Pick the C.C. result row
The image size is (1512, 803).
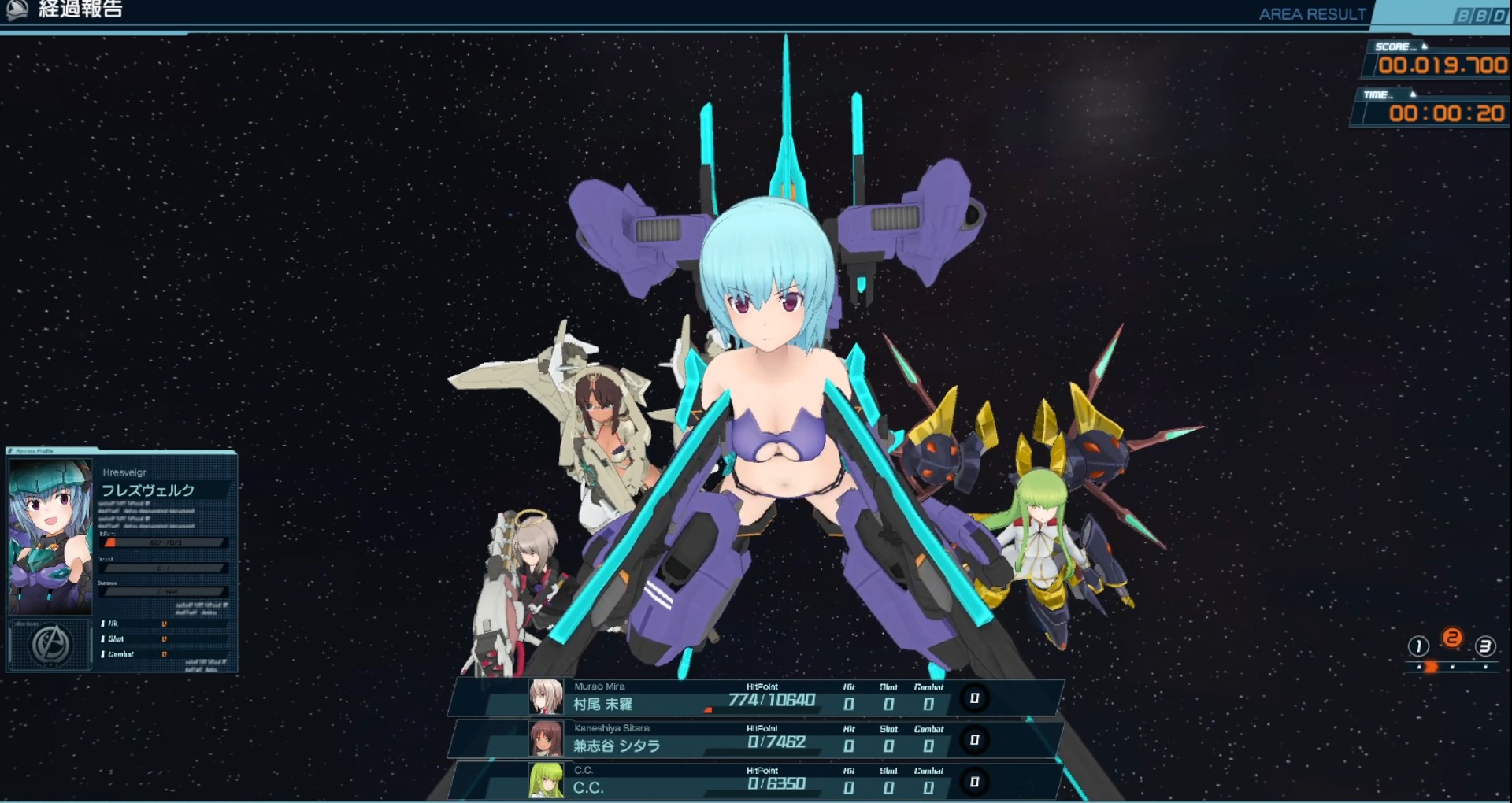[x=756, y=782]
